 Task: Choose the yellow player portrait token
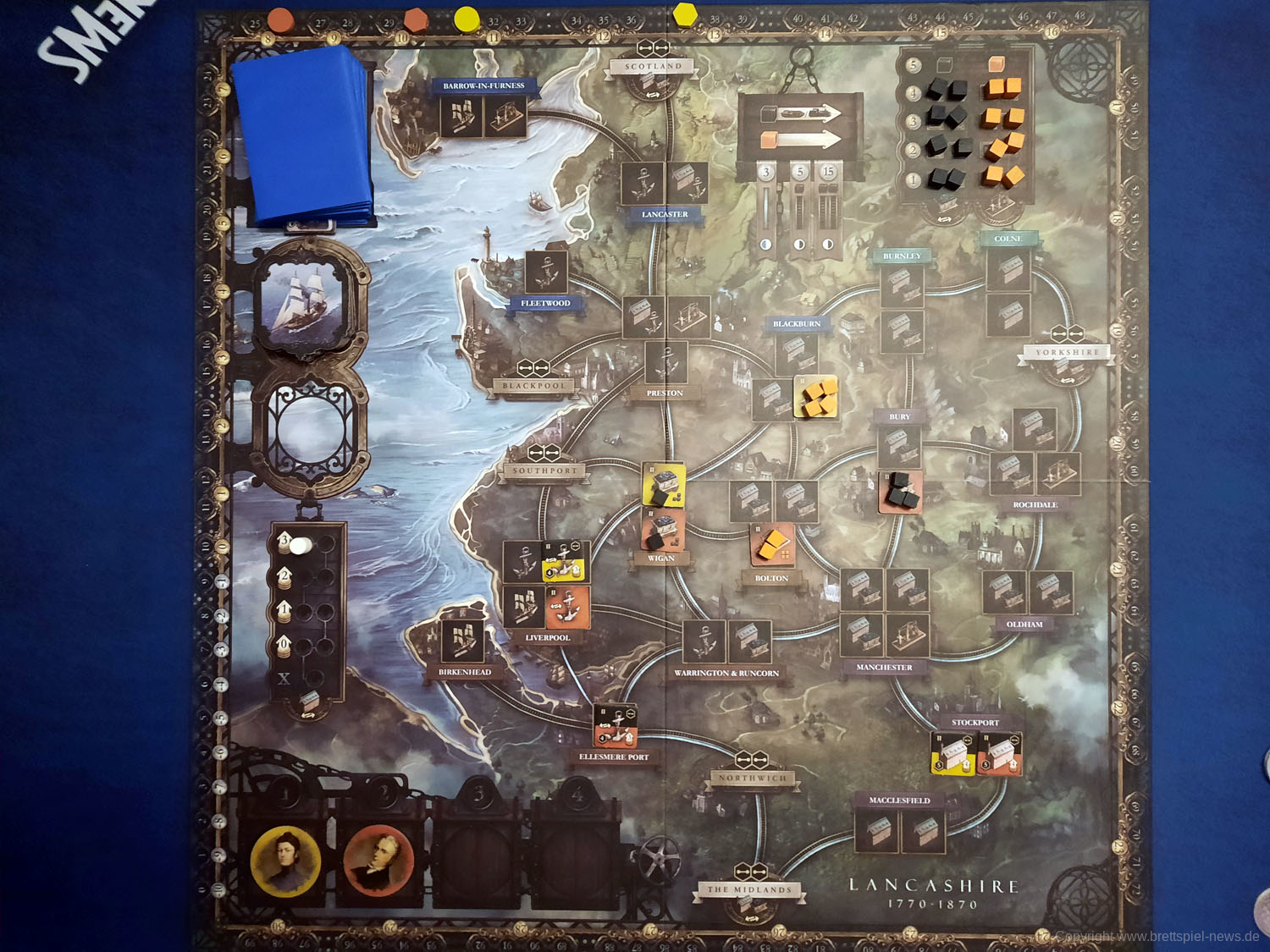click(x=286, y=861)
